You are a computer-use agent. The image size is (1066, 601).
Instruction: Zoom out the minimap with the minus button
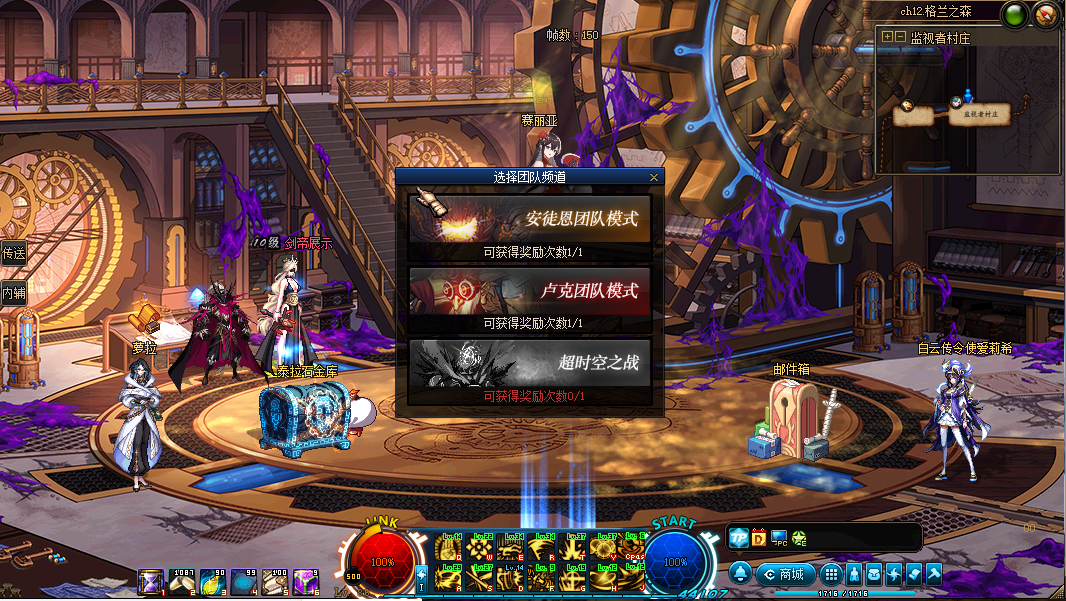(900, 37)
